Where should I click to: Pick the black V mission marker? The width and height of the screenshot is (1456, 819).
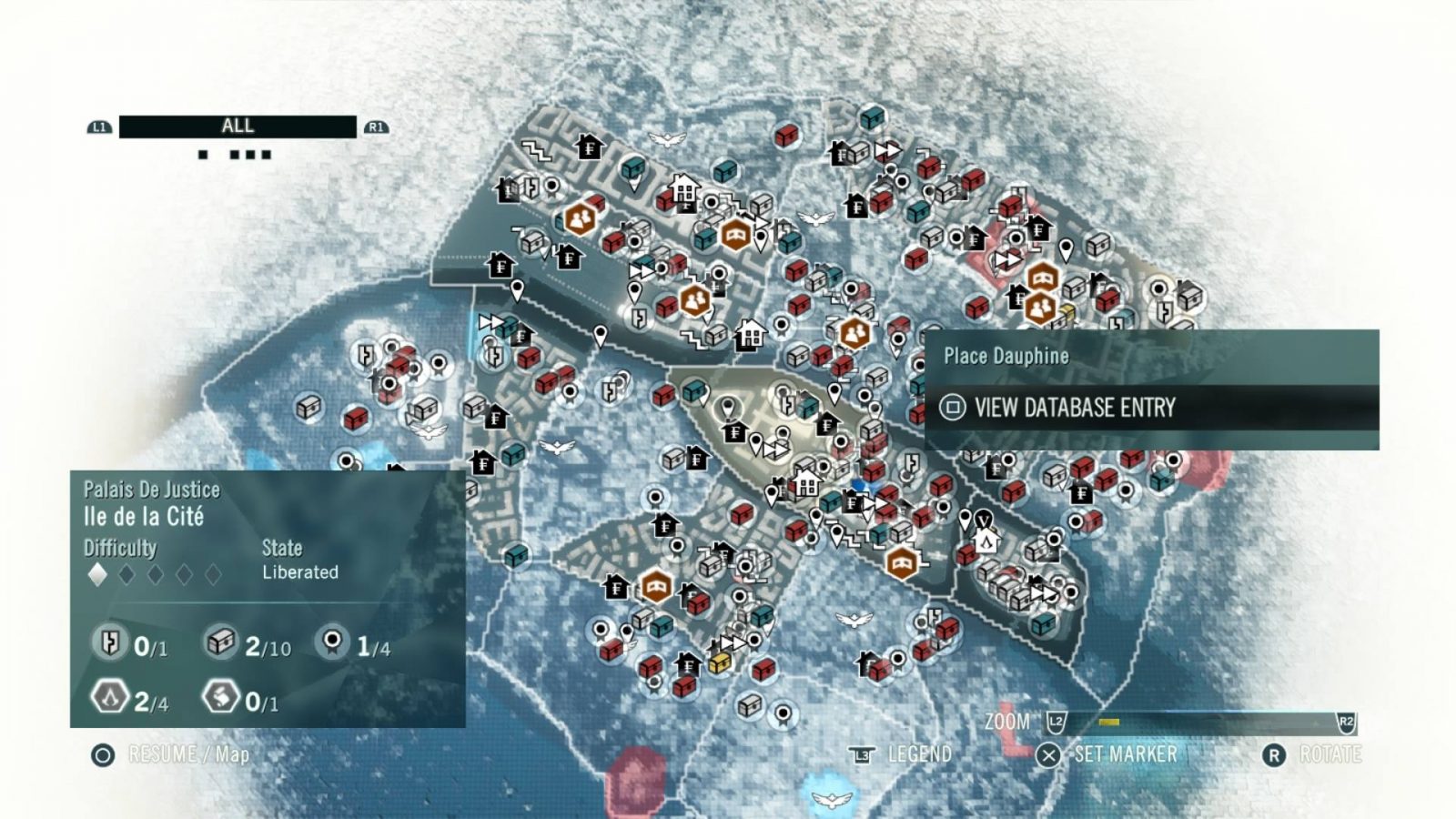click(x=984, y=520)
